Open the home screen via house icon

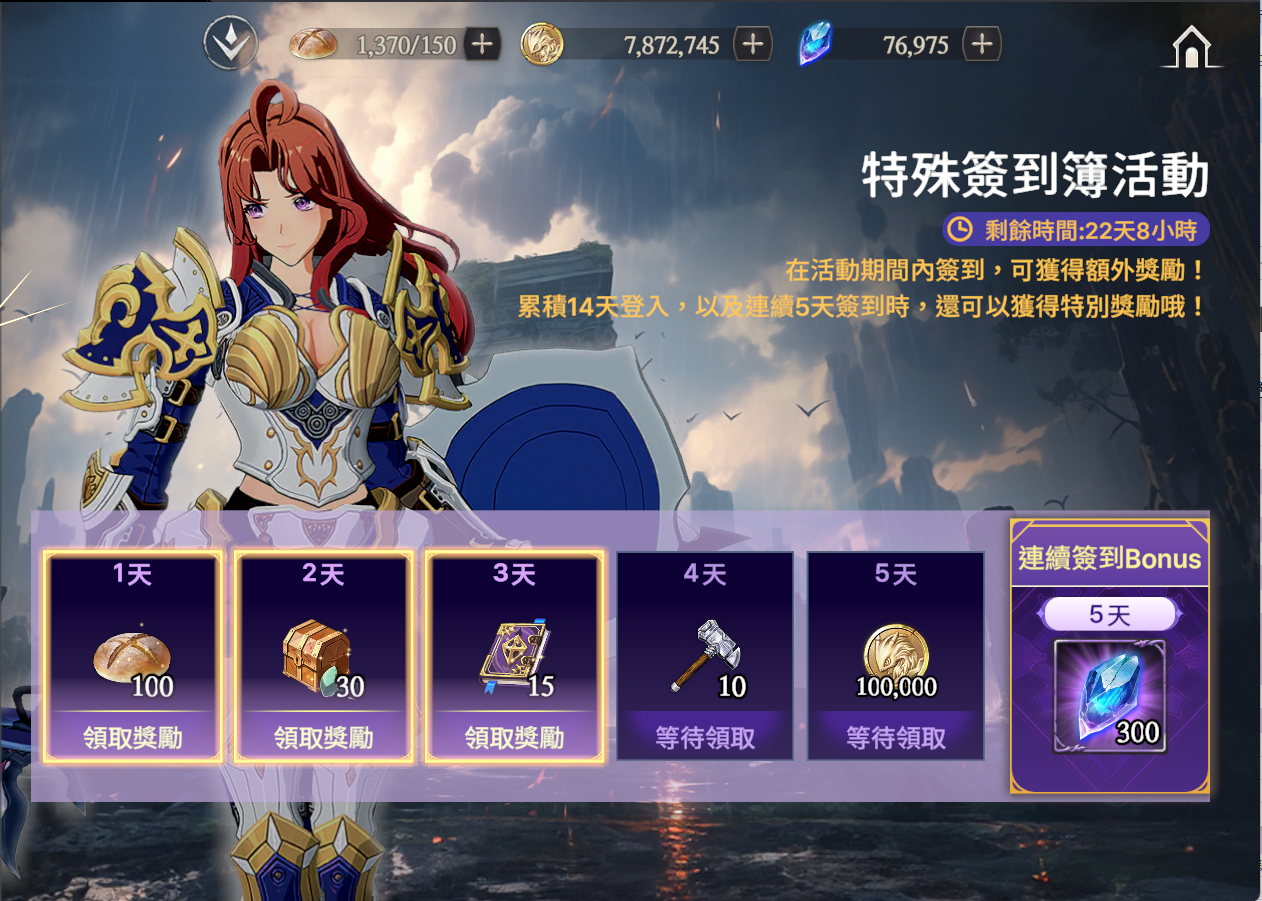click(1190, 47)
